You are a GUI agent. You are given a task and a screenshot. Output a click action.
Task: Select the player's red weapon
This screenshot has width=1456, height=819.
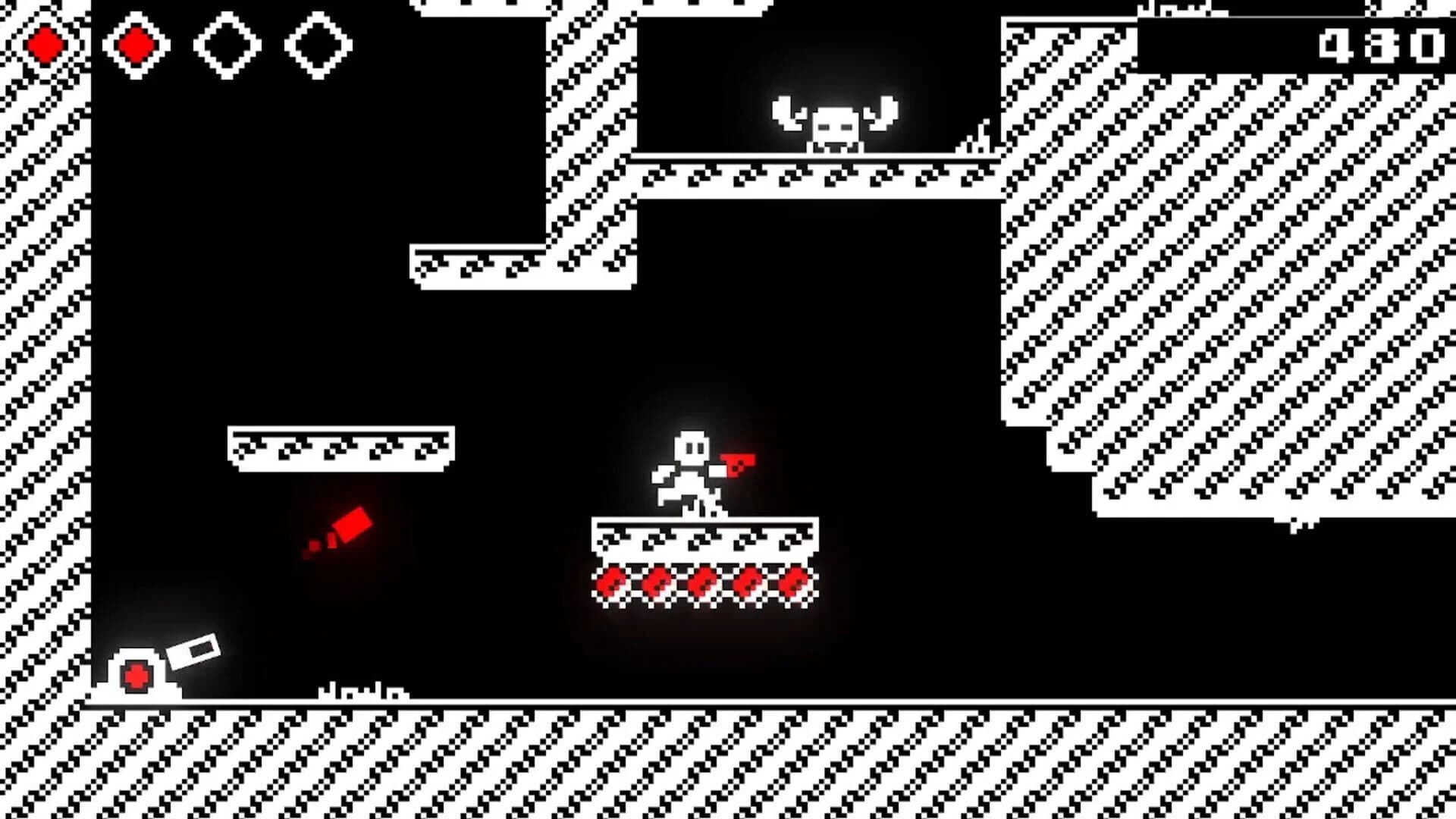click(739, 466)
